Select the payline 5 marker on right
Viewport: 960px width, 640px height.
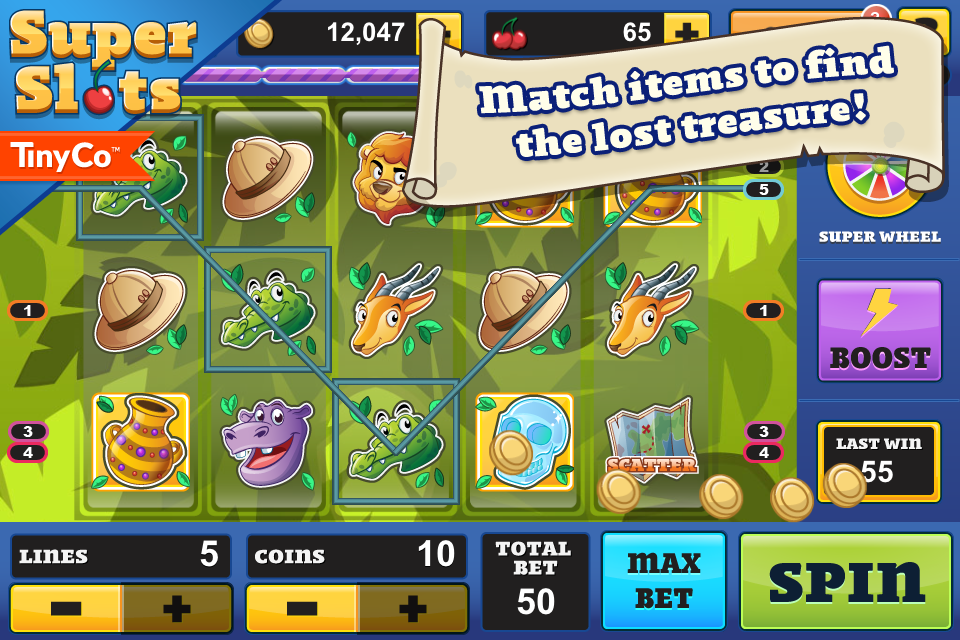(763, 189)
